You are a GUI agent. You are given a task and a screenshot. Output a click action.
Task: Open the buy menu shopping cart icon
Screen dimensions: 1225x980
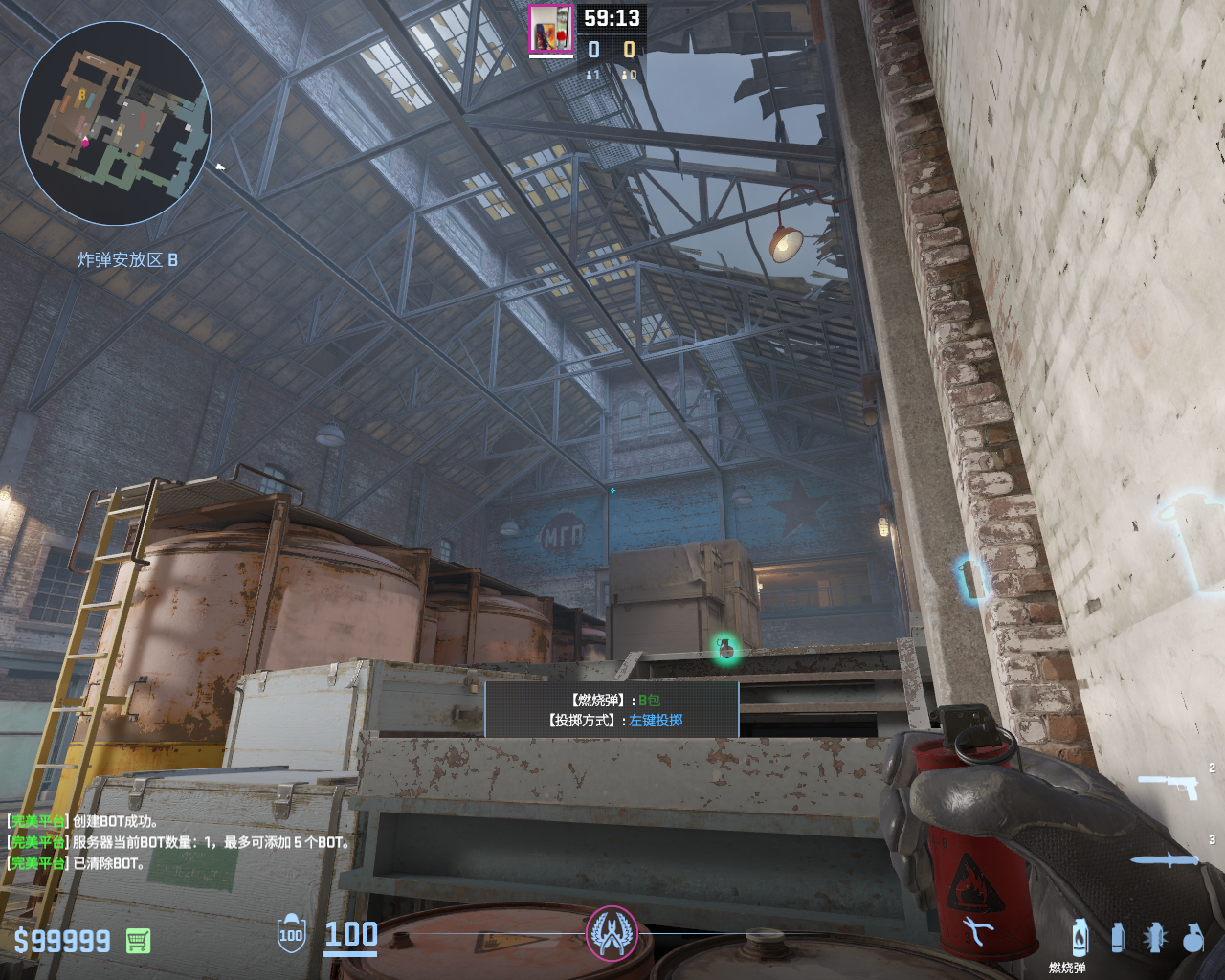[x=138, y=941]
